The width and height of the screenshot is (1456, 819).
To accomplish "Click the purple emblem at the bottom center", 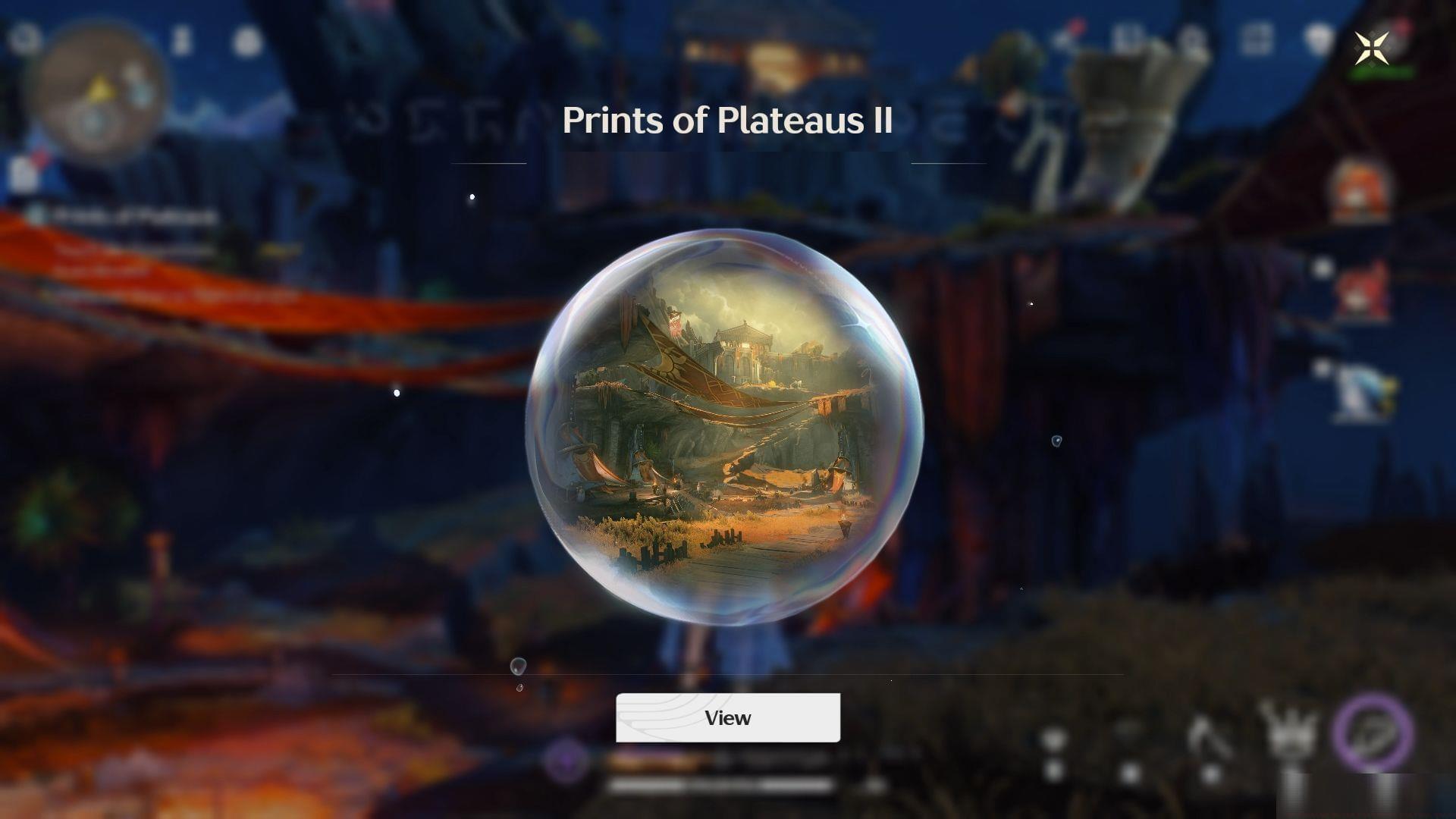I will tap(566, 760).
